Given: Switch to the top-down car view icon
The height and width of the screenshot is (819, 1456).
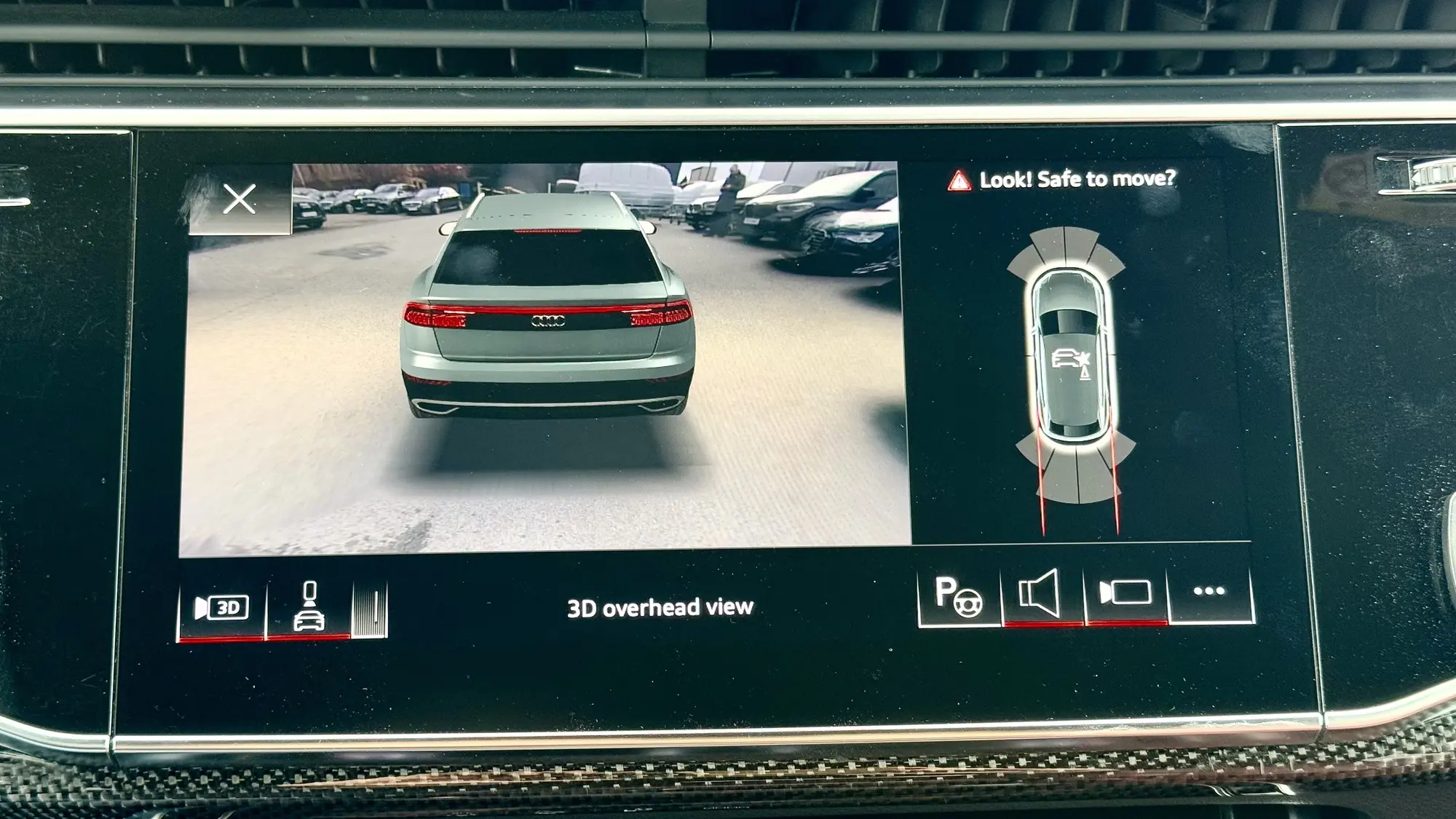Looking at the screenshot, I should pyautogui.click(x=309, y=609).
